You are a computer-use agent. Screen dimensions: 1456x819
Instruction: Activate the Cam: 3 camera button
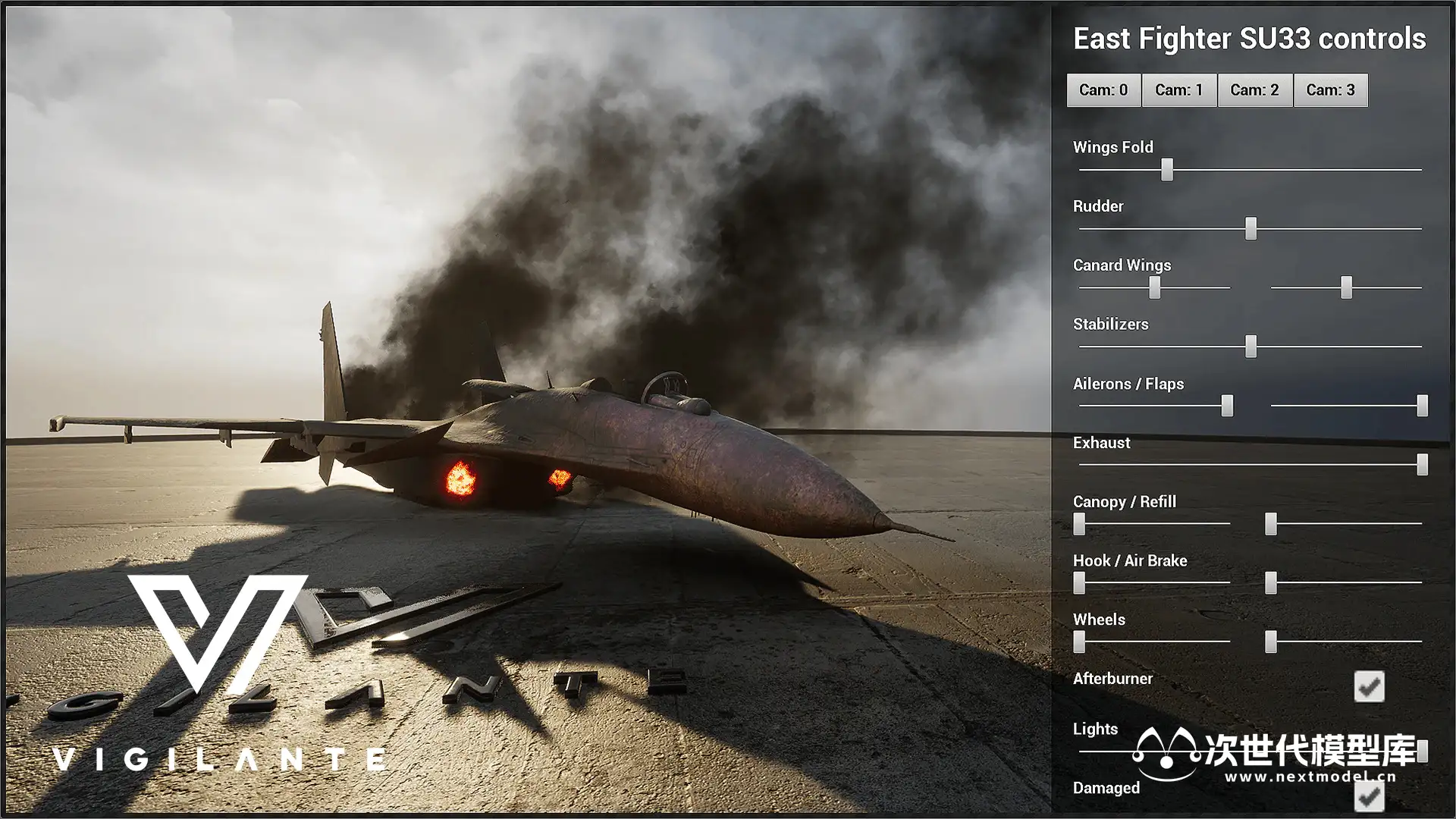[1330, 90]
